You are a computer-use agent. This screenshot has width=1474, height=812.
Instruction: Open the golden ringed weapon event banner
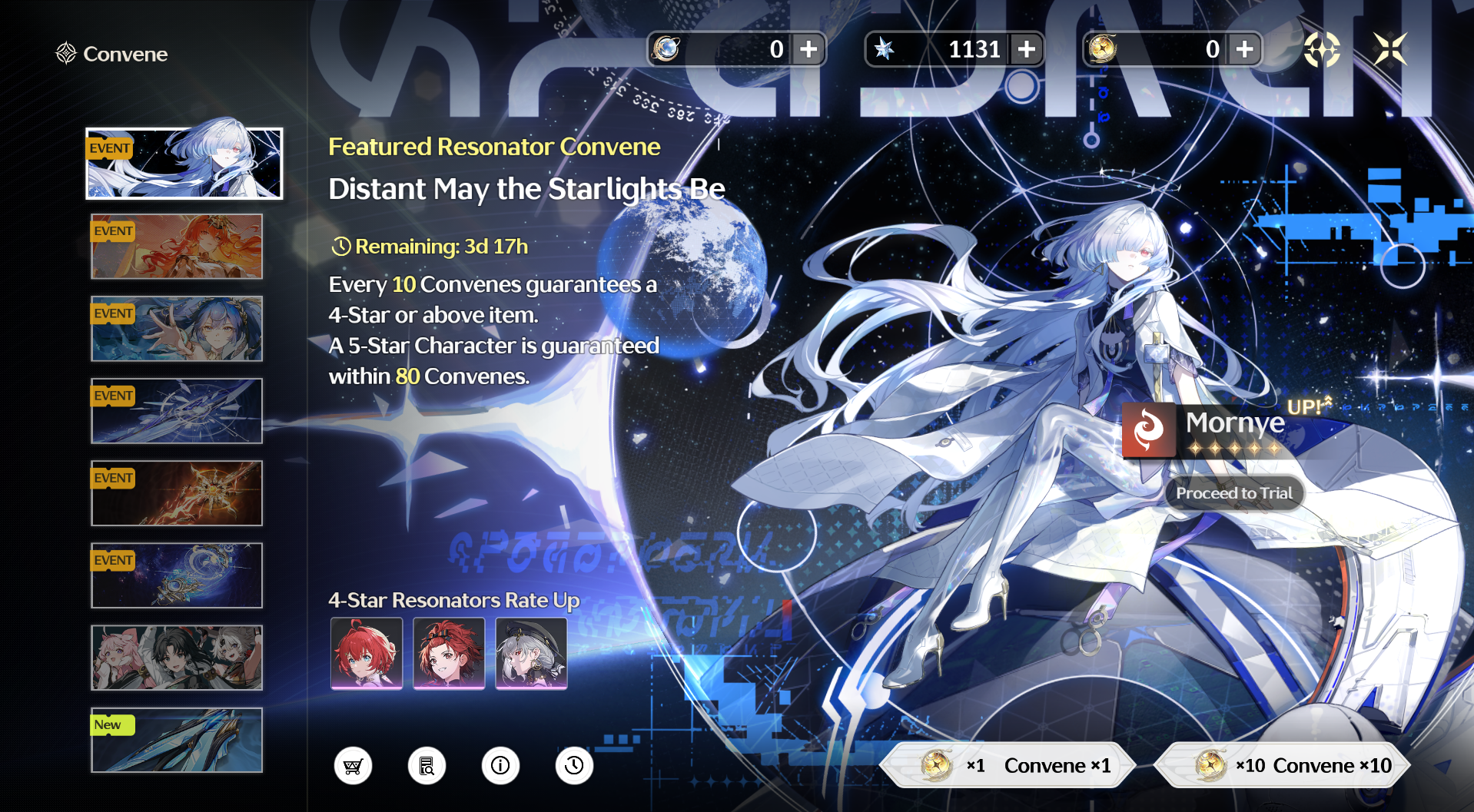point(177,575)
